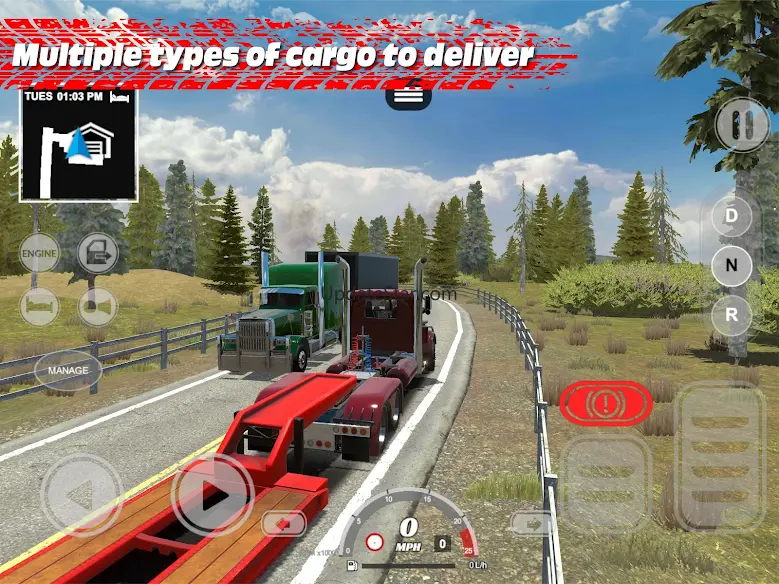Tap the bed sleep icon button
Screen dimensions: 779x584
click(x=39, y=306)
